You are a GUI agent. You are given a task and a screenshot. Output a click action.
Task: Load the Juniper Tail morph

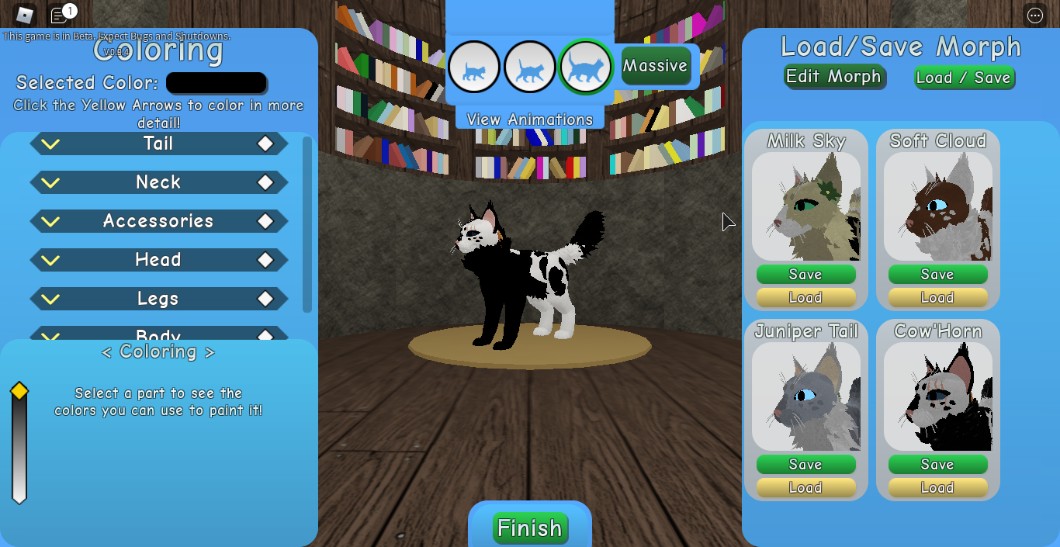[805, 487]
